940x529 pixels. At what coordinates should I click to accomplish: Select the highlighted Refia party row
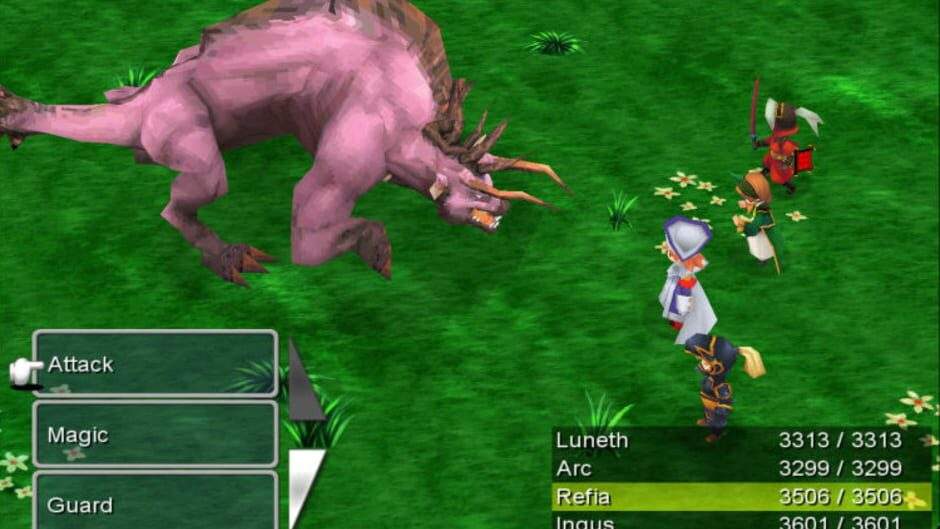740,497
